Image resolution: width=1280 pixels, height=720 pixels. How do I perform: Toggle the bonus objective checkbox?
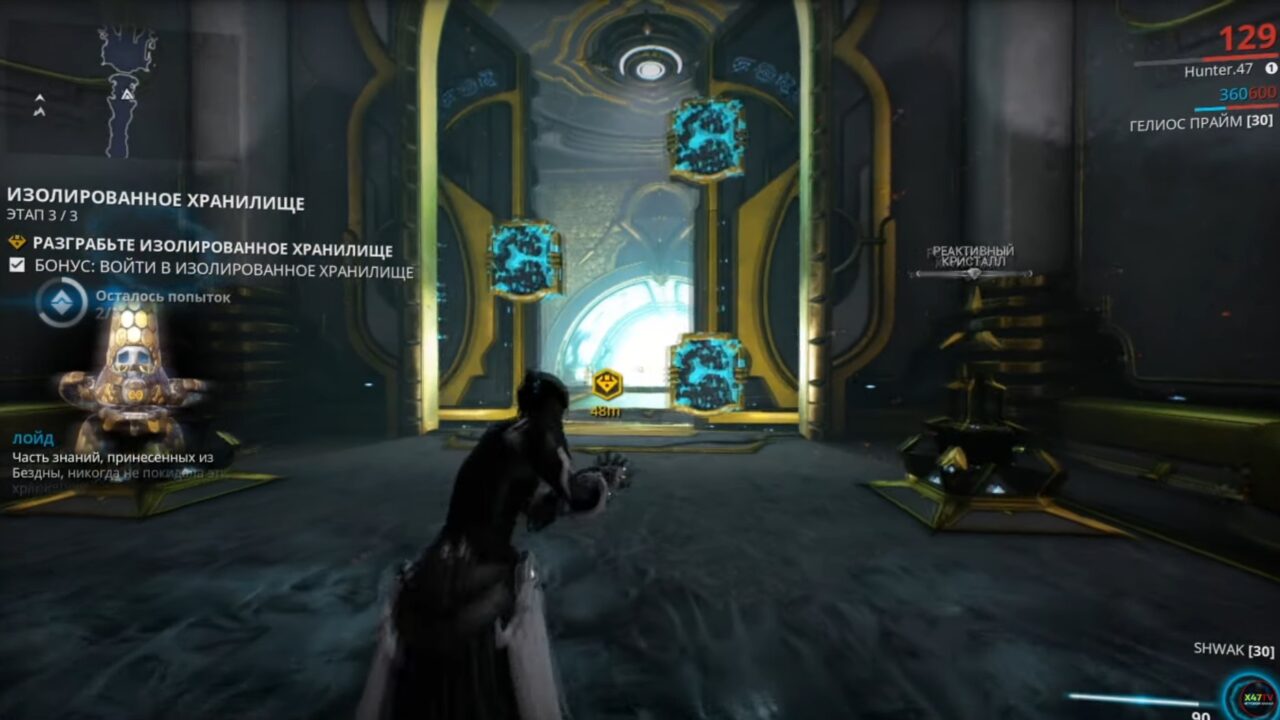[17, 265]
